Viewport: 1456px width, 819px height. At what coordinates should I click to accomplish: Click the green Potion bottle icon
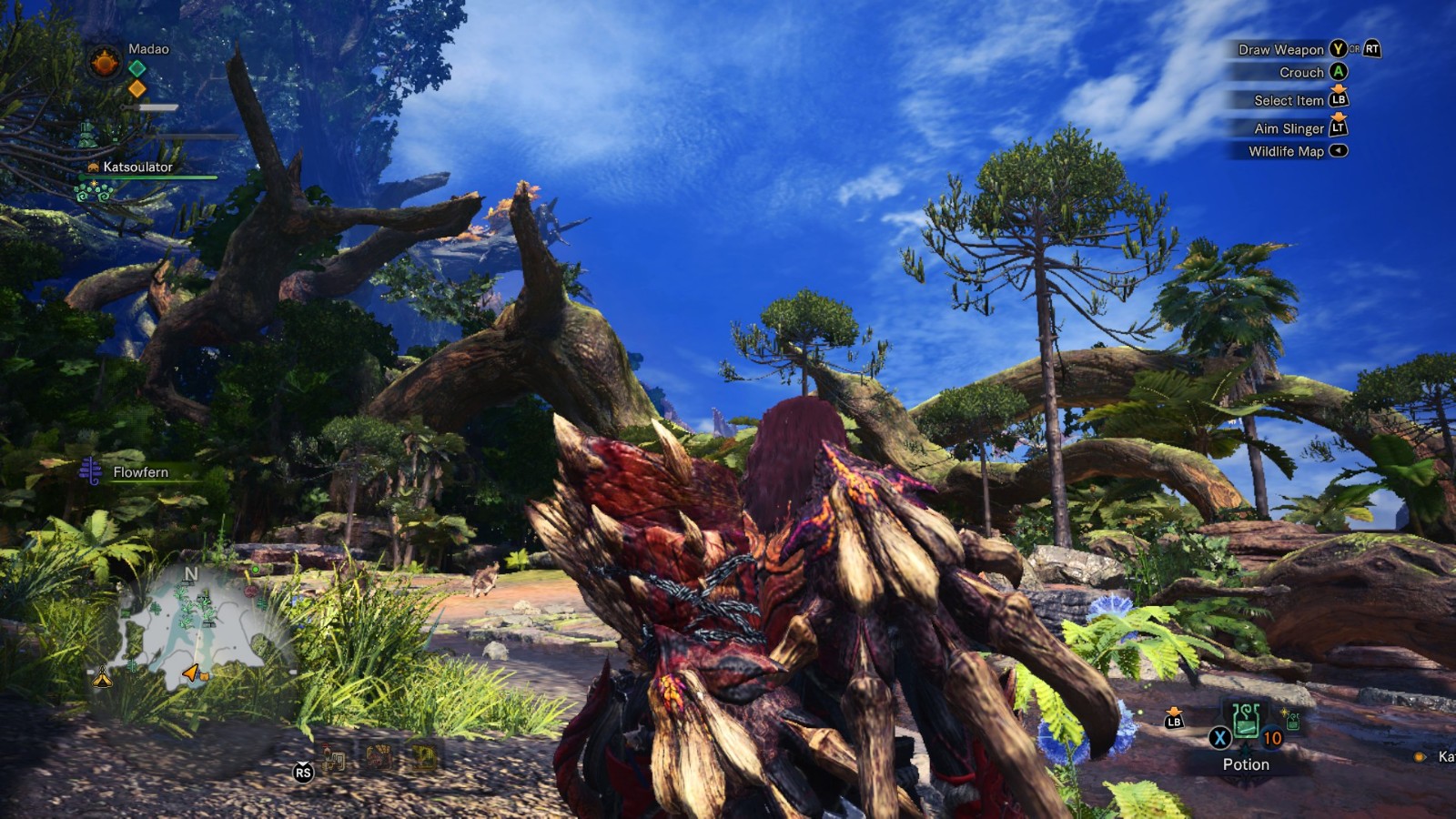click(x=1246, y=721)
